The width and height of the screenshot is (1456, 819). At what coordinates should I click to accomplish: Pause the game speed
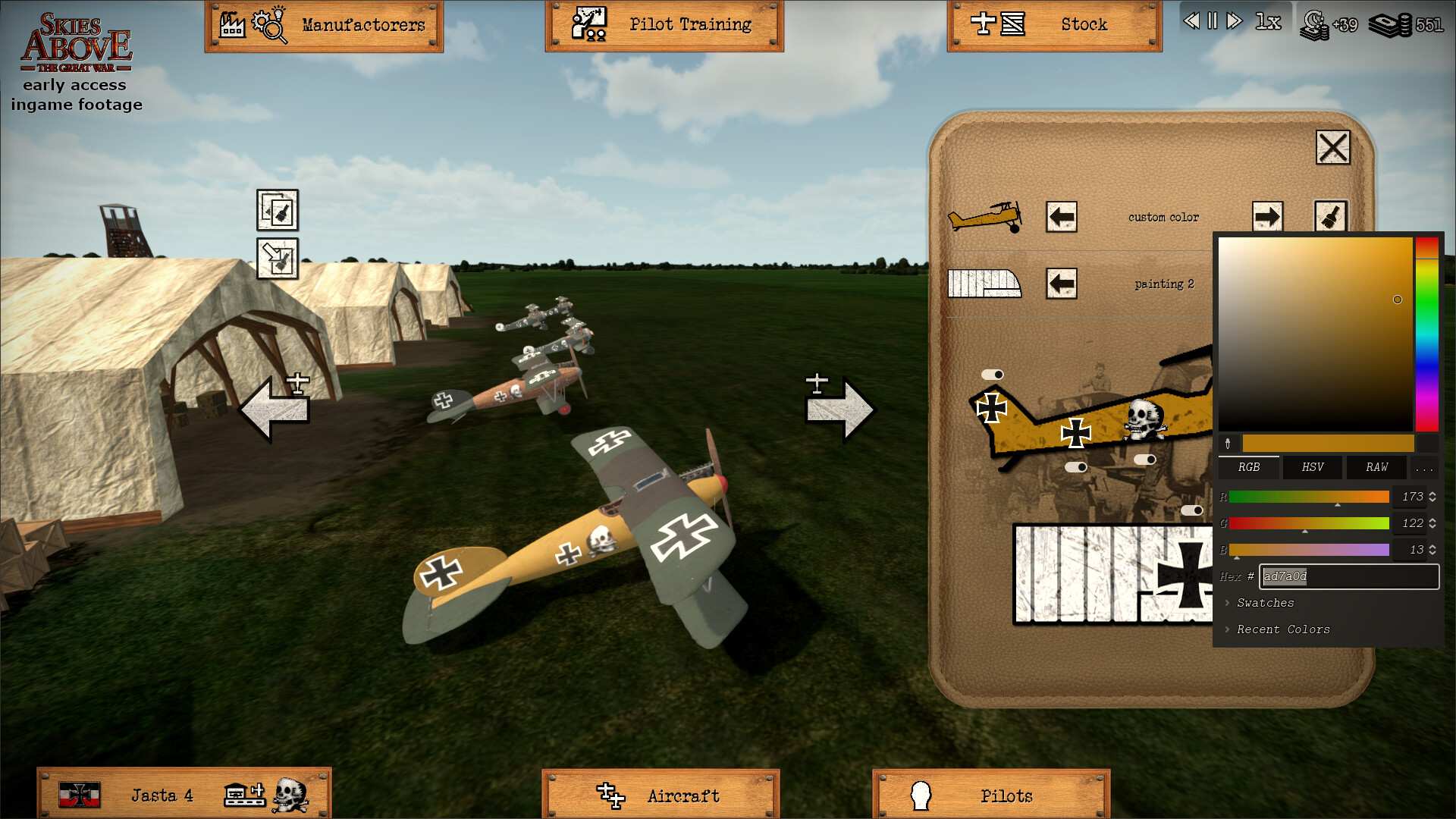[1213, 21]
